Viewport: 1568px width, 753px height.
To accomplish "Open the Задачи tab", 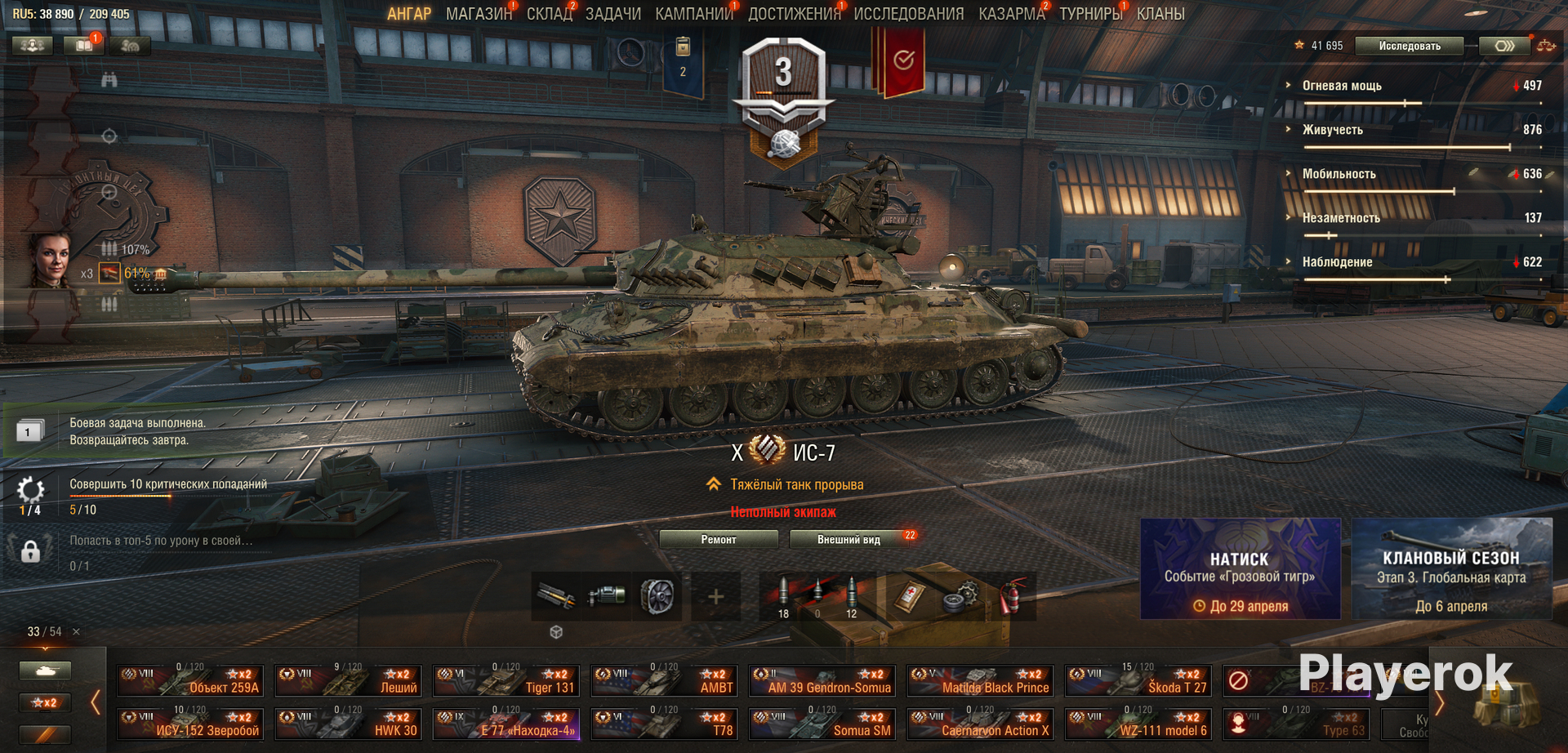I will click(x=612, y=14).
